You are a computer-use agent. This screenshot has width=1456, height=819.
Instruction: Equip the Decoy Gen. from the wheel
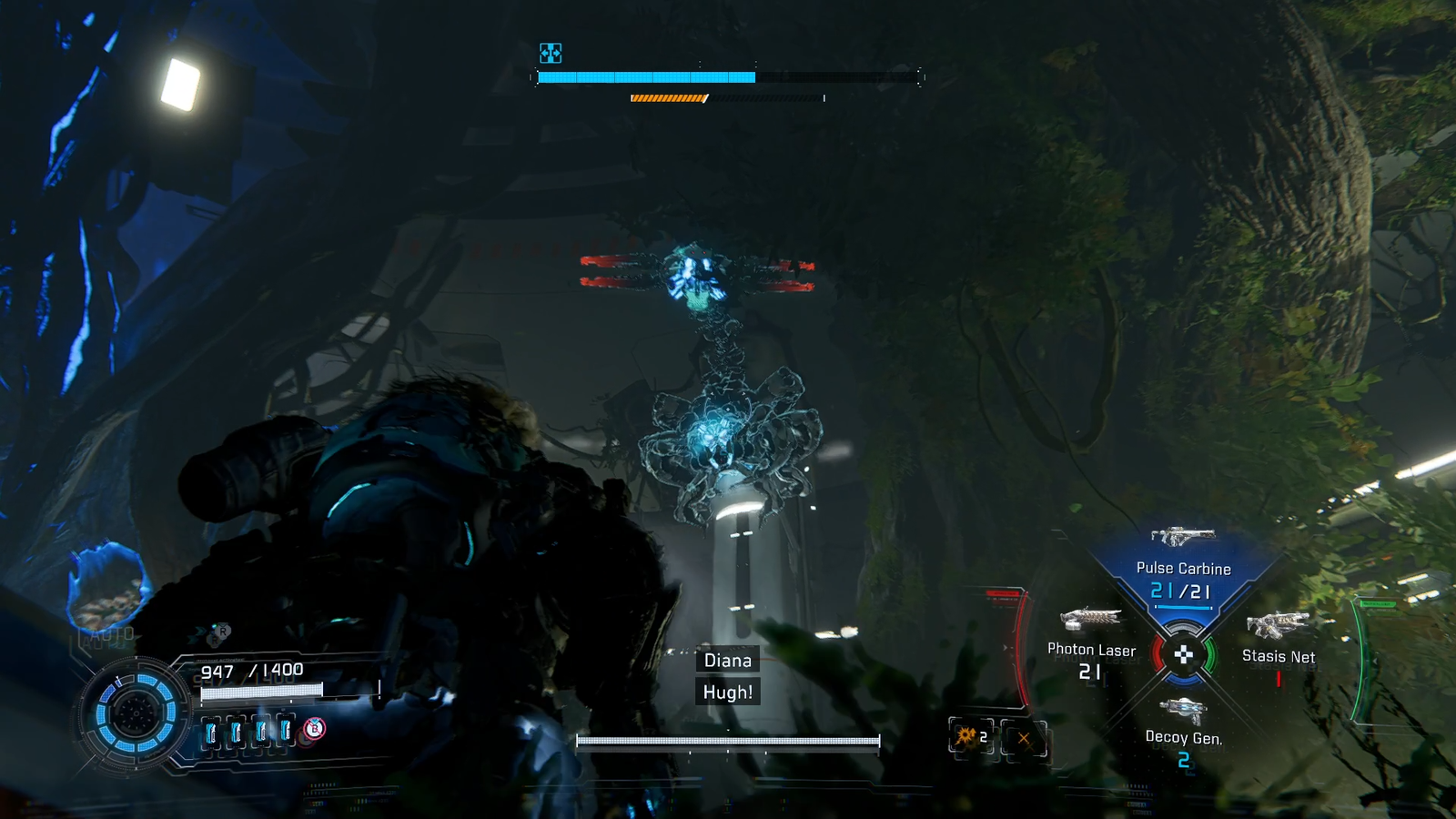point(1186,710)
